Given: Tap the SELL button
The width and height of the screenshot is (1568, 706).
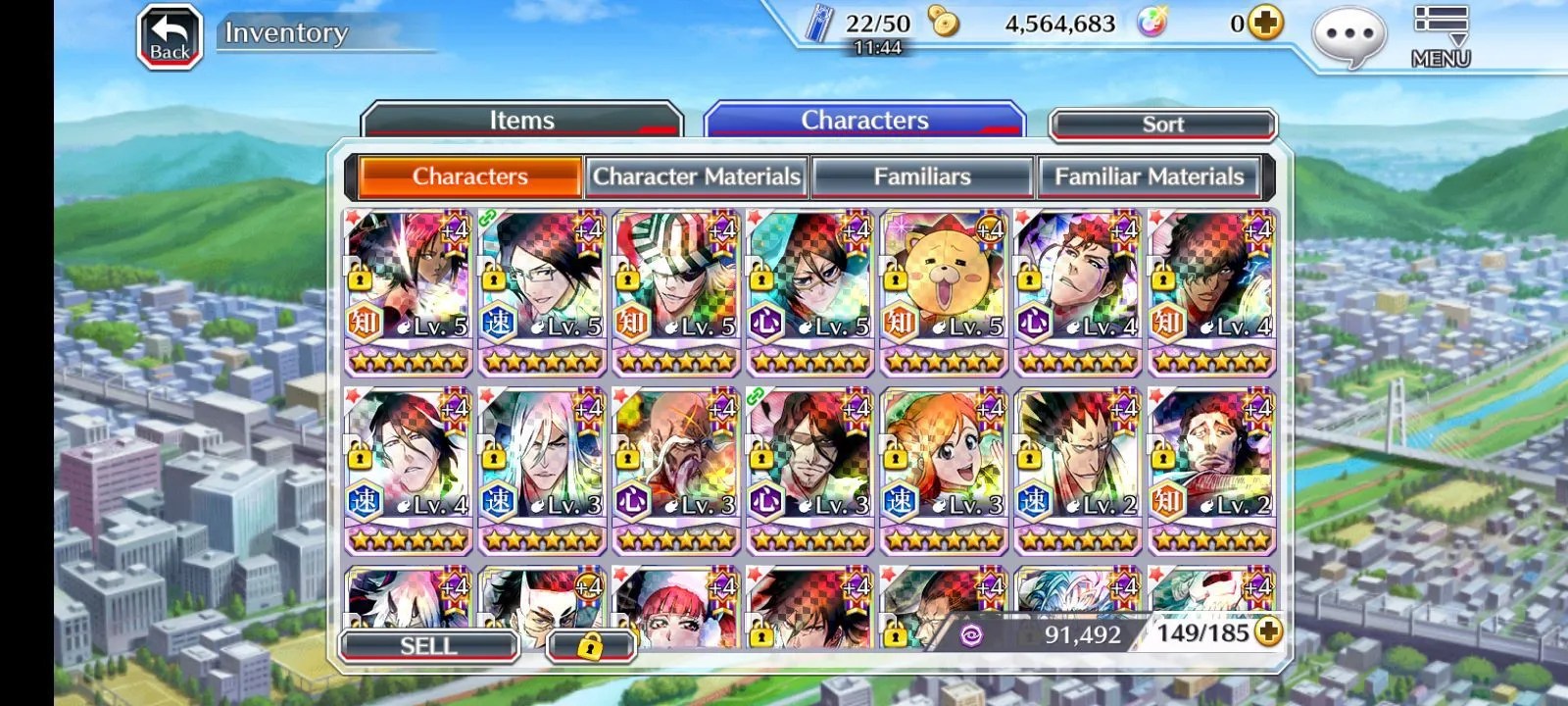Looking at the screenshot, I should tap(428, 645).
